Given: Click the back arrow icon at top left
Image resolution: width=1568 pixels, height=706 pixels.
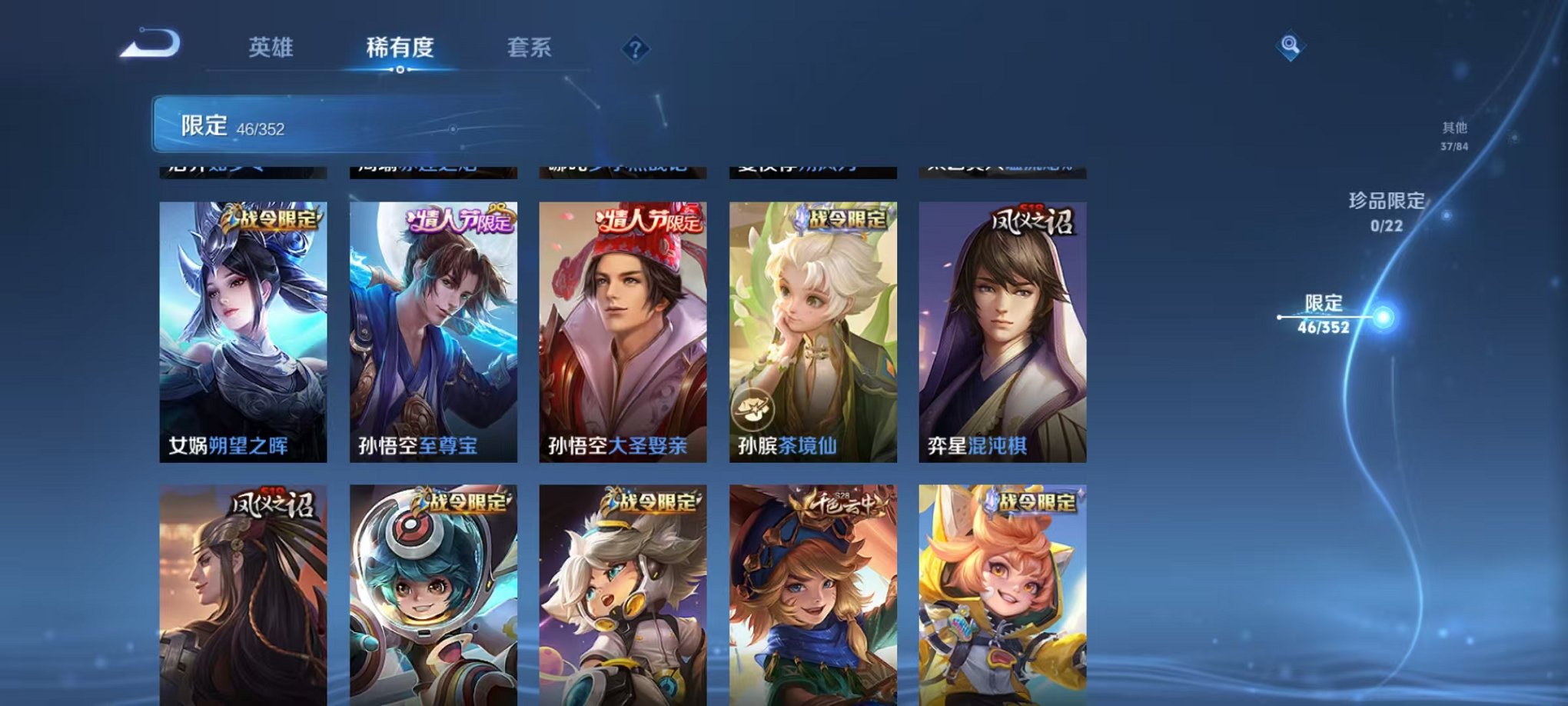Looking at the screenshot, I should pos(151,46).
